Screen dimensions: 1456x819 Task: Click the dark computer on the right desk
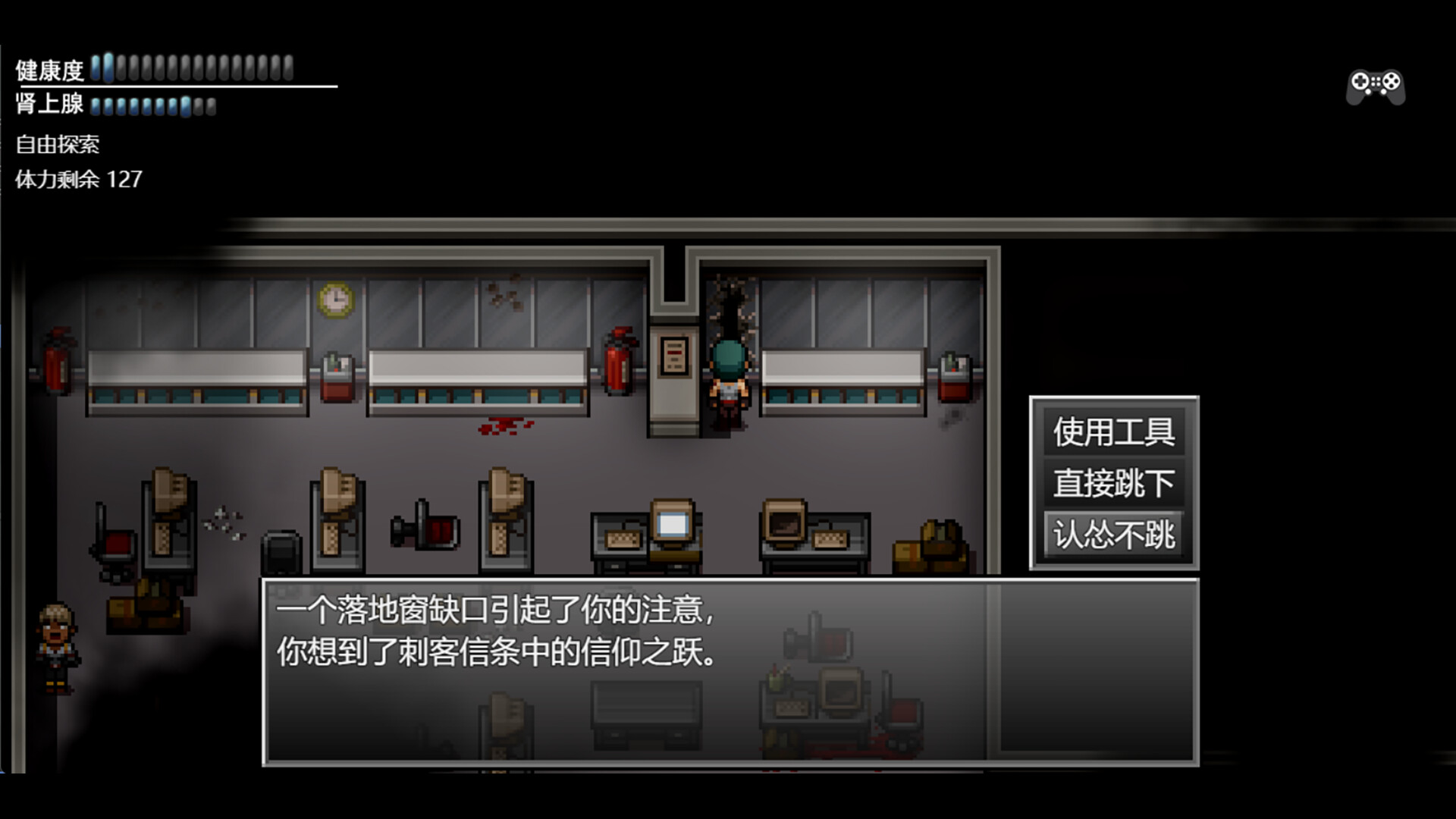pyautogui.click(x=785, y=523)
